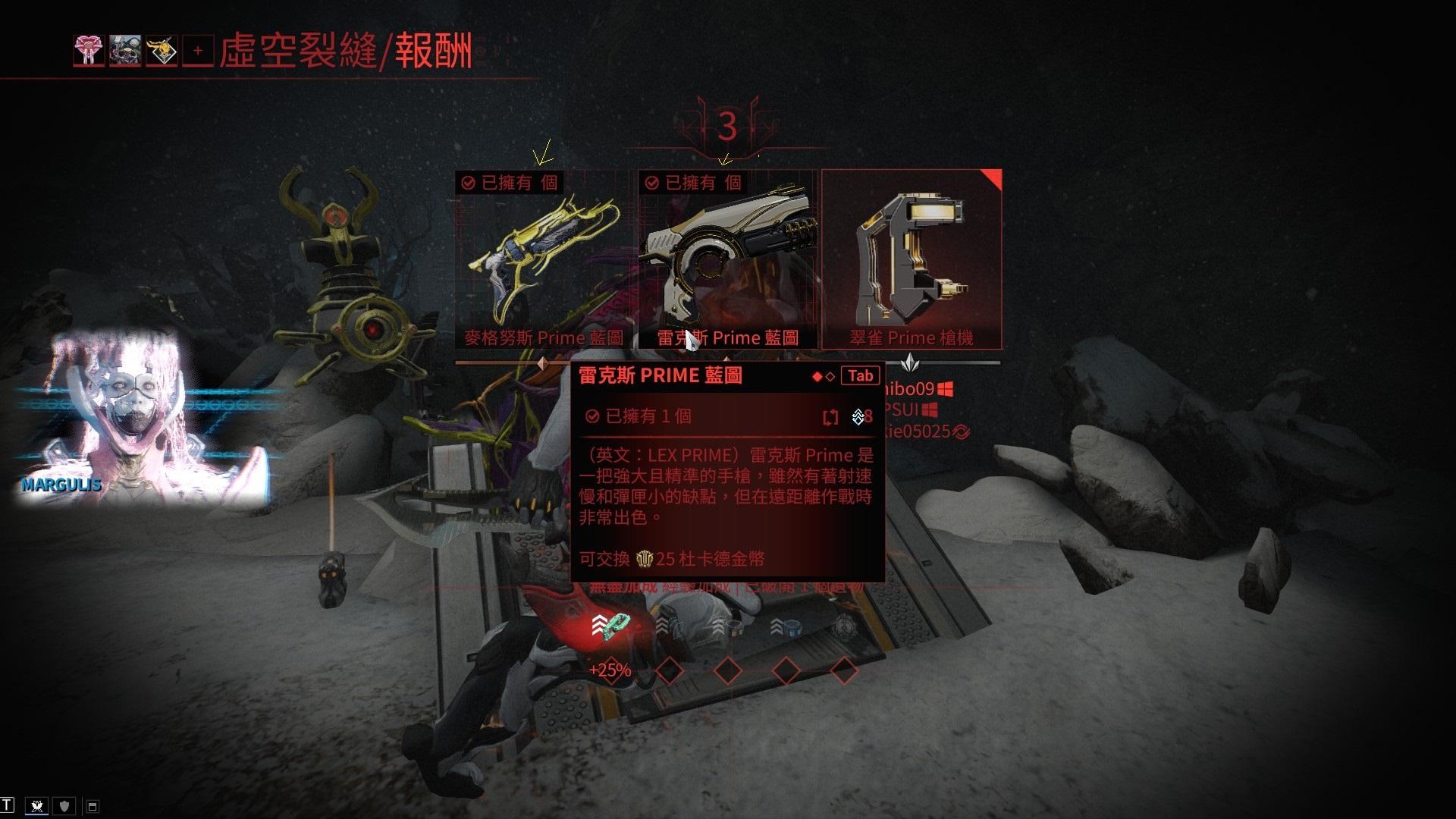Click the 已擁有 1 個 checkmark in the tooltip
Screen dimensions: 1456x819
tap(593, 416)
